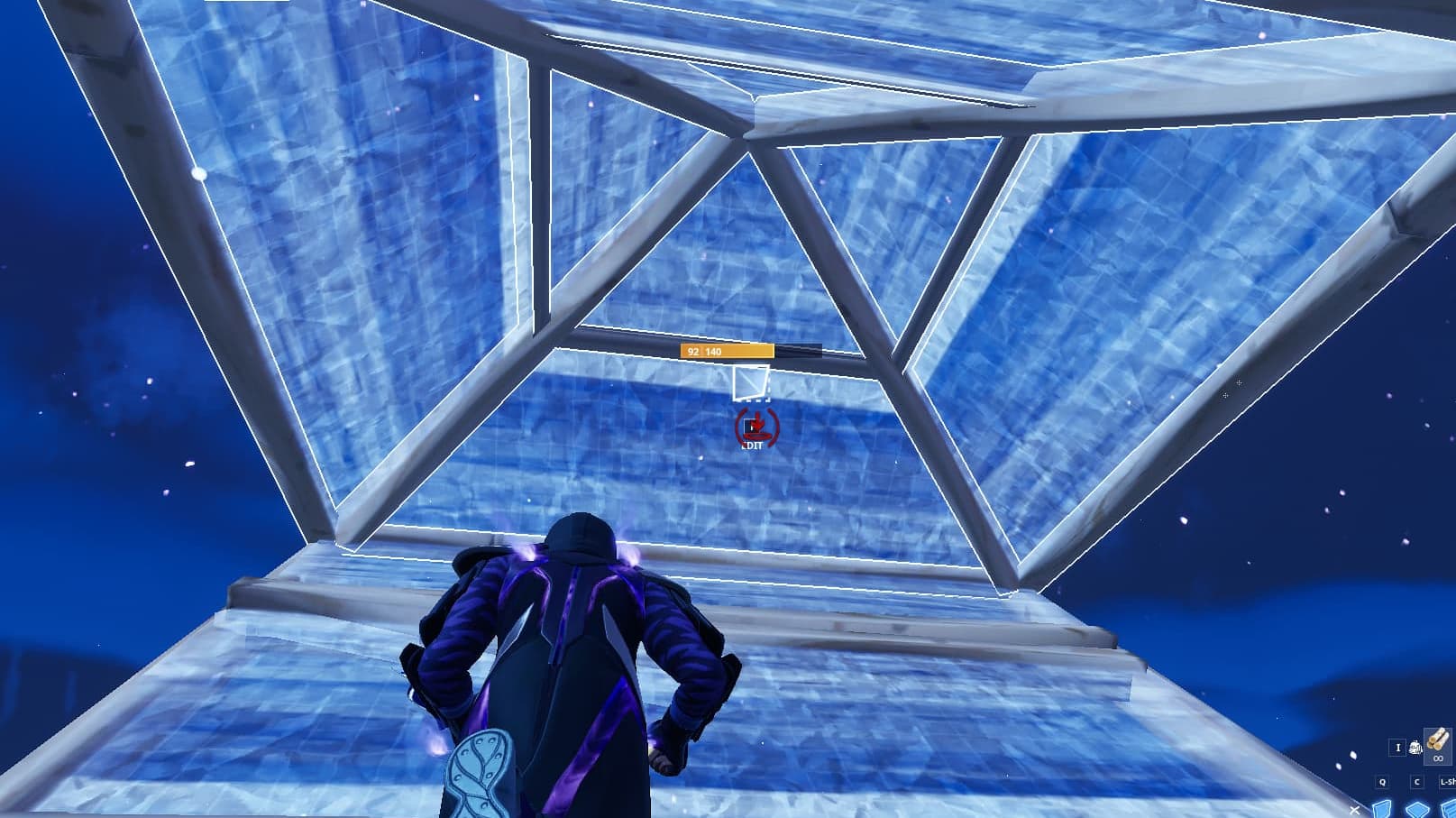Select the floor build piece icon
The image size is (1456, 818).
pyautogui.click(x=1415, y=810)
